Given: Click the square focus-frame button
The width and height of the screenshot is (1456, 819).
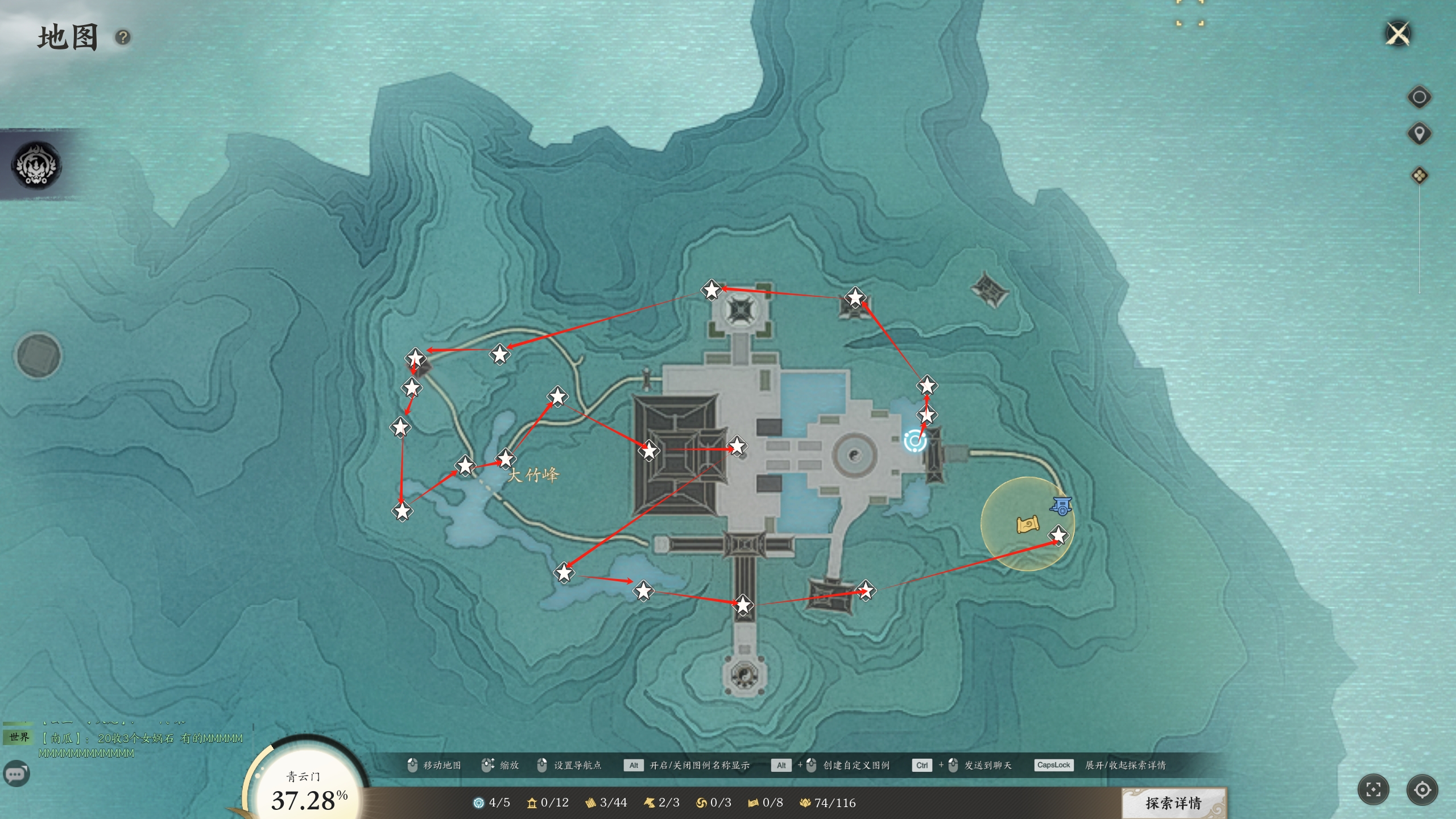Looking at the screenshot, I should (x=1373, y=789).
